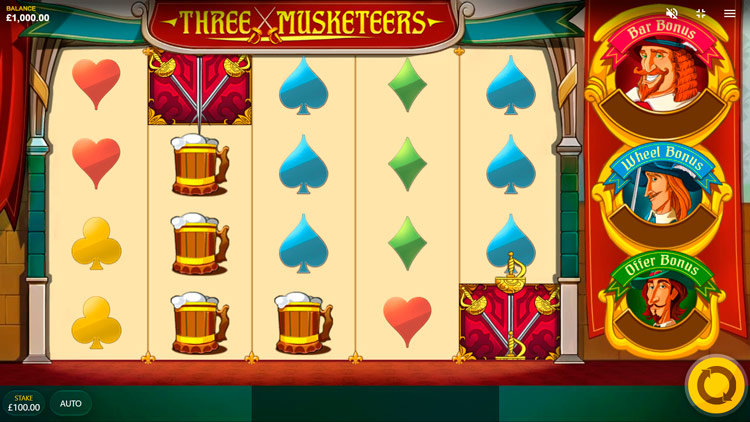Exit fullscreen with the shrink icon
Screen dimensions: 750x422
(x=701, y=13)
